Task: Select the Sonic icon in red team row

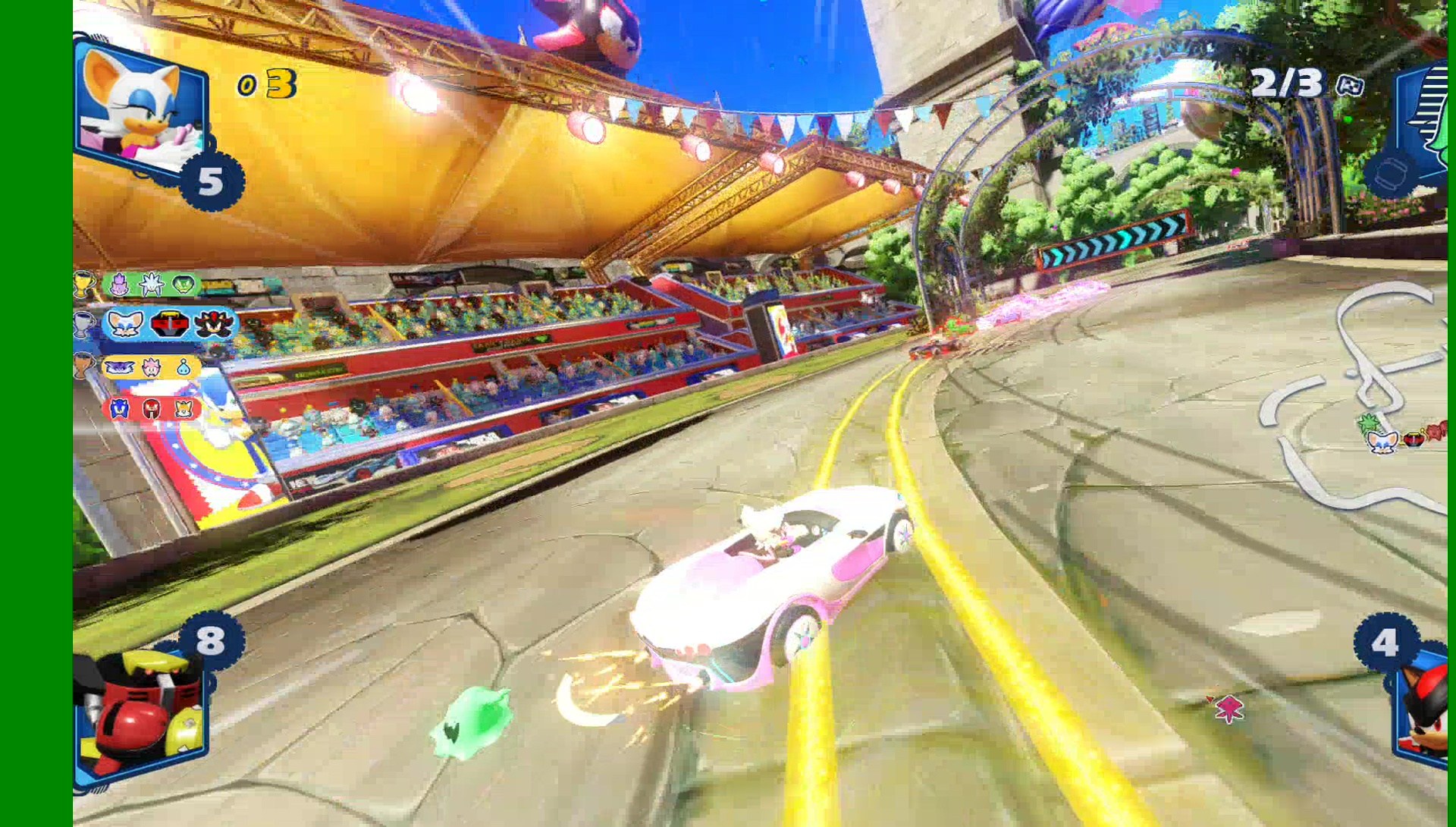Action: pos(118,408)
